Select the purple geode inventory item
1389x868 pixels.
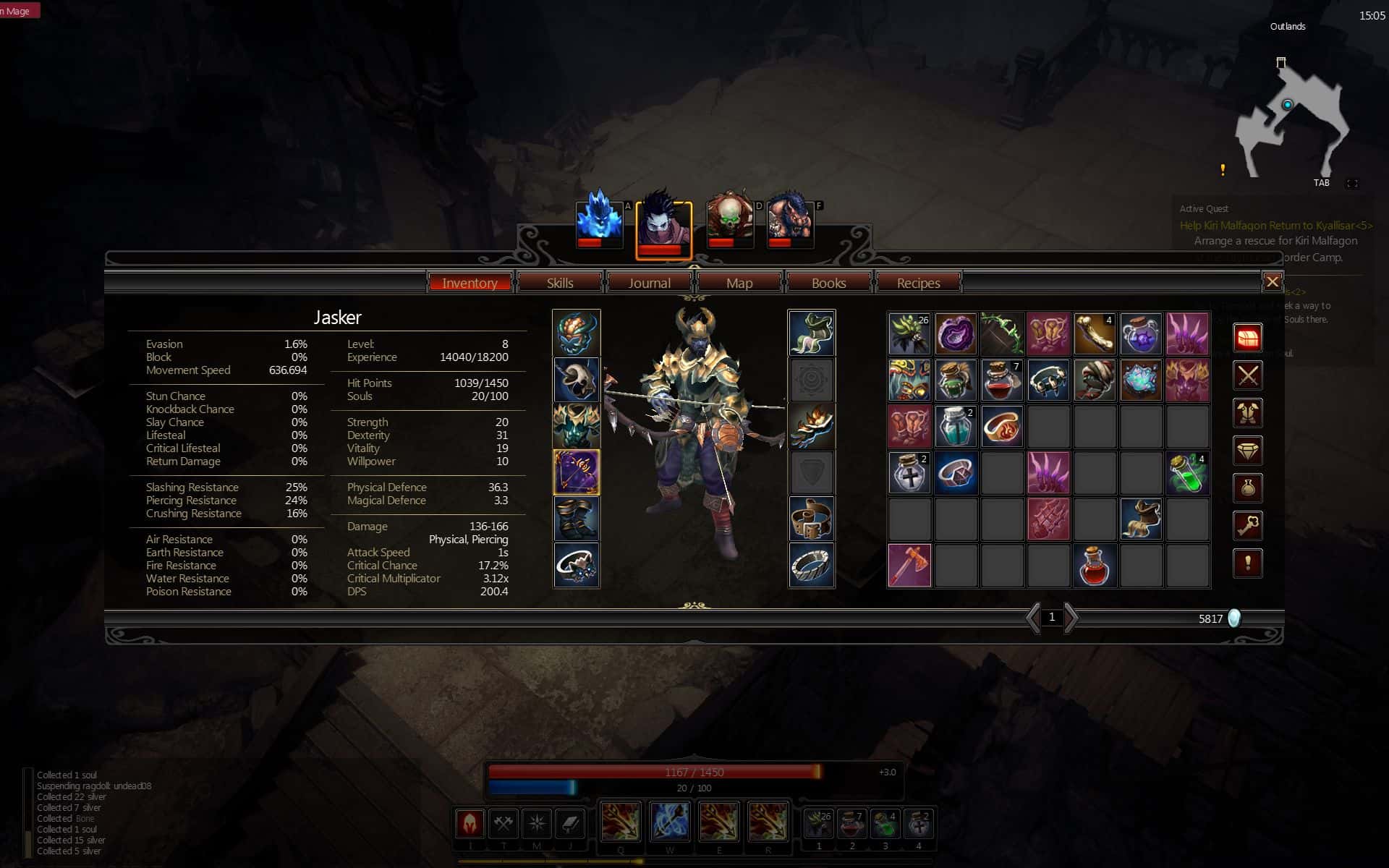pyautogui.click(x=956, y=334)
